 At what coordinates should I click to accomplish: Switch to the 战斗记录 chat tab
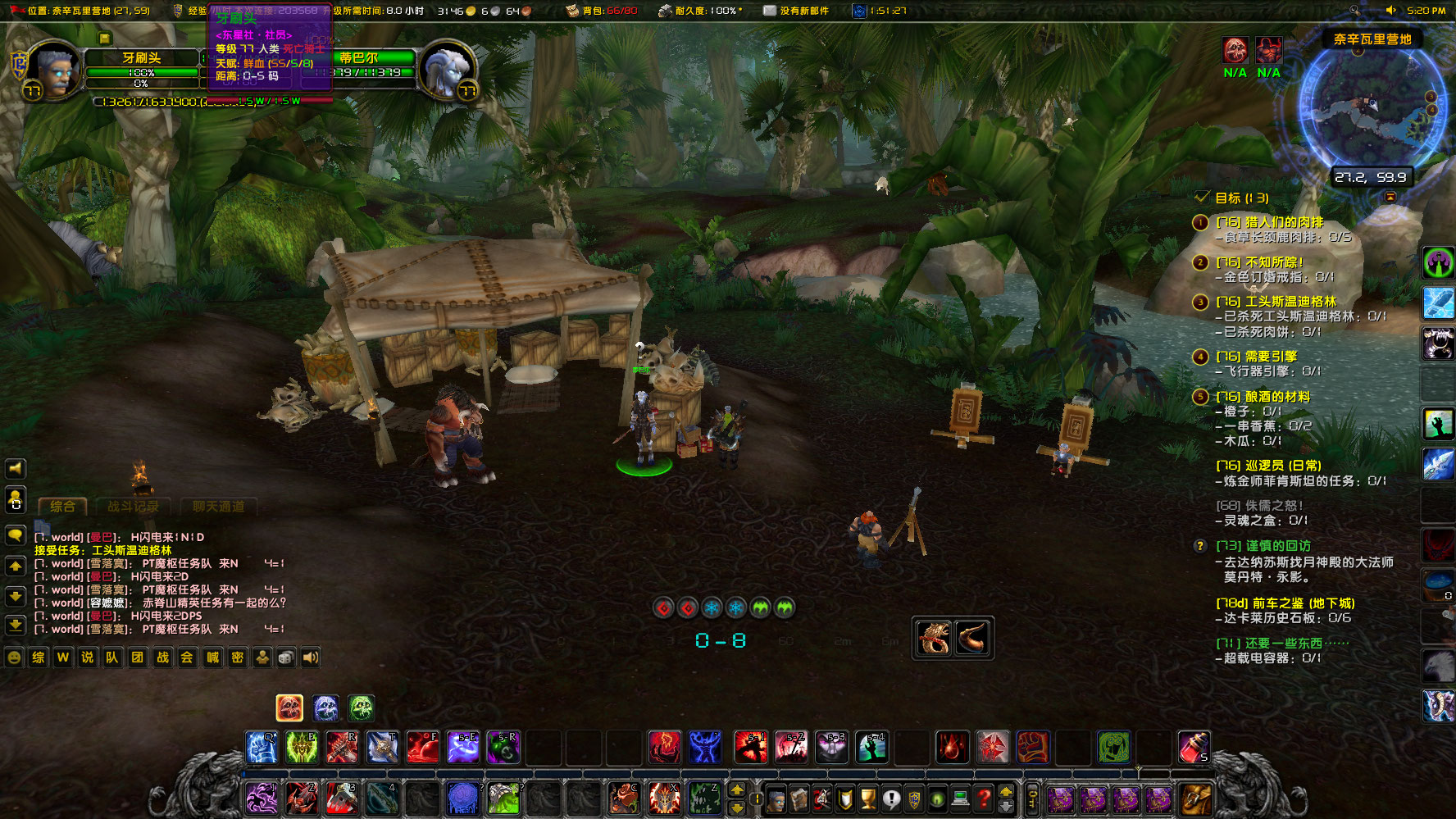(133, 507)
